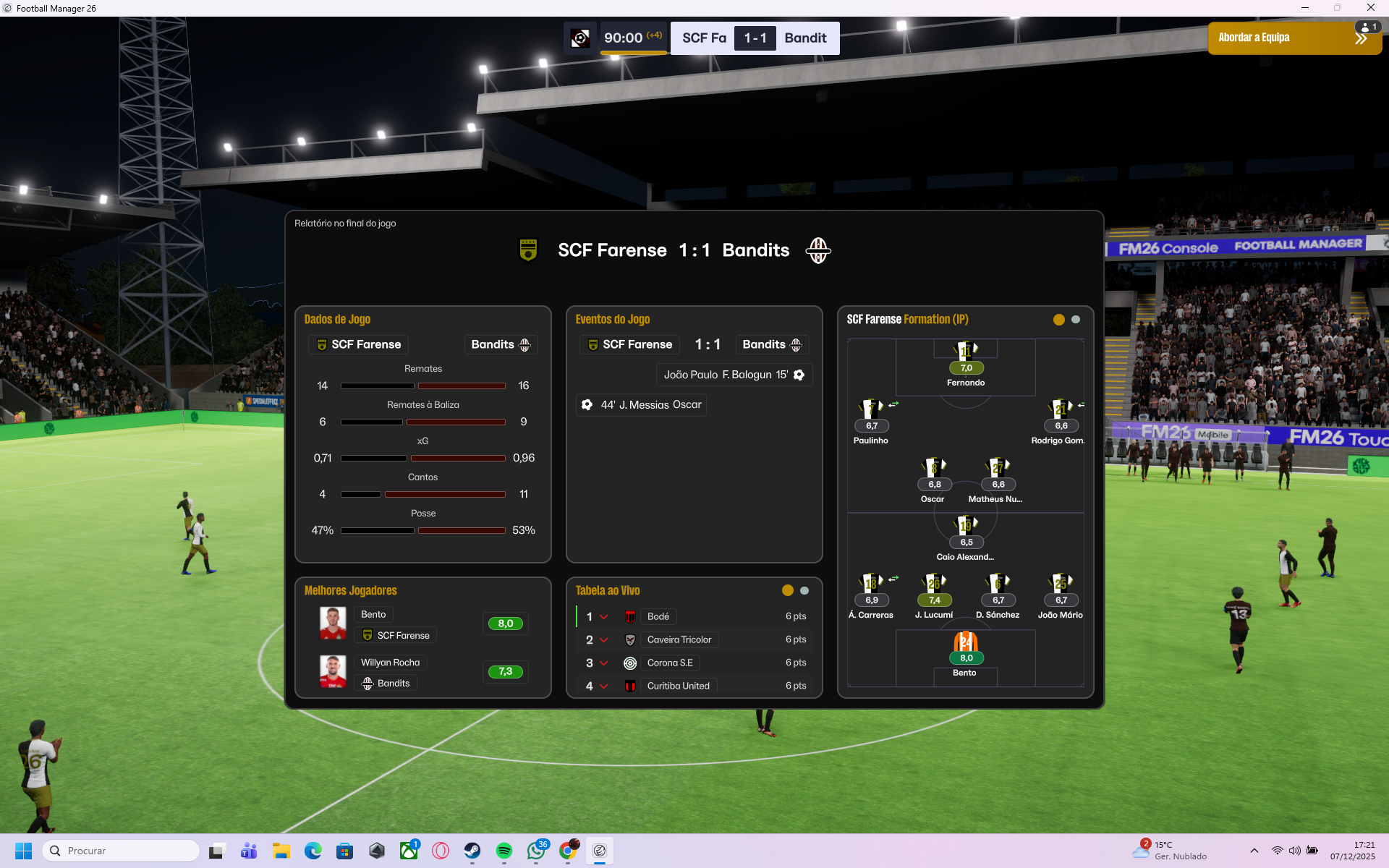1389x868 pixels.
Task: Click J. Messias 44' goal event
Action: (x=642, y=405)
